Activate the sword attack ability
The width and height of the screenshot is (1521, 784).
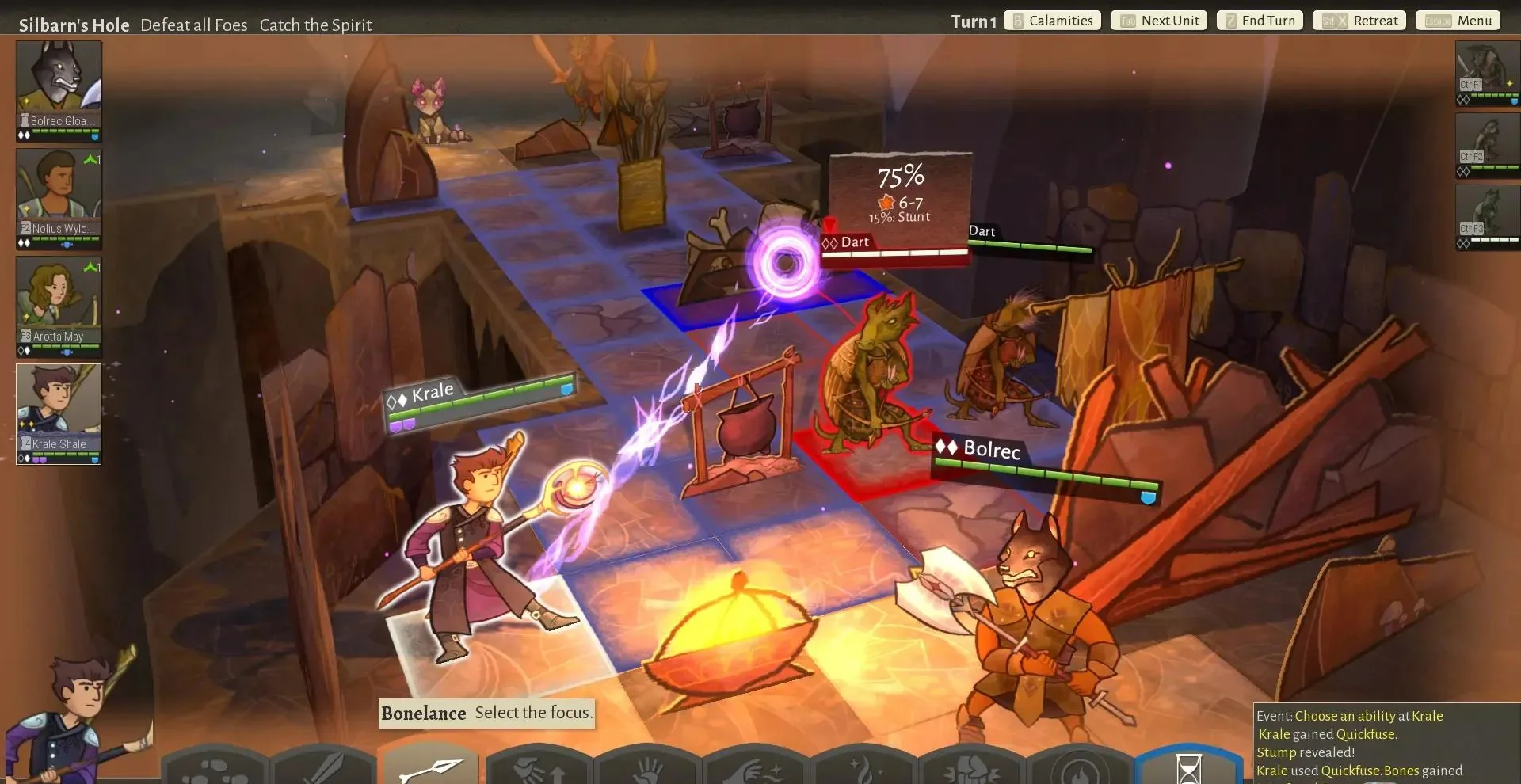323,768
